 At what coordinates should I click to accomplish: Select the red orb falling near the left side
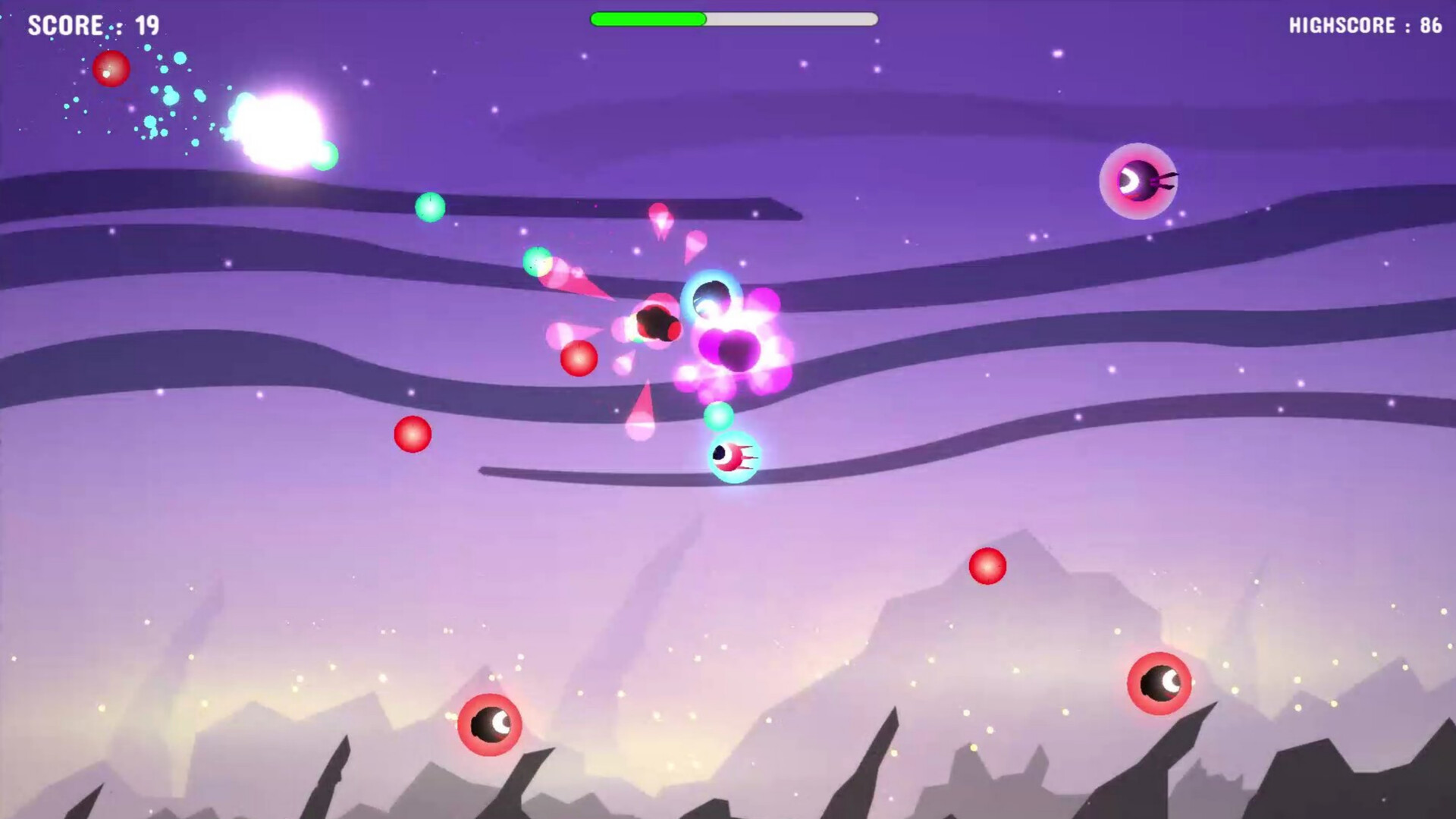pyautogui.click(x=412, y=434)
